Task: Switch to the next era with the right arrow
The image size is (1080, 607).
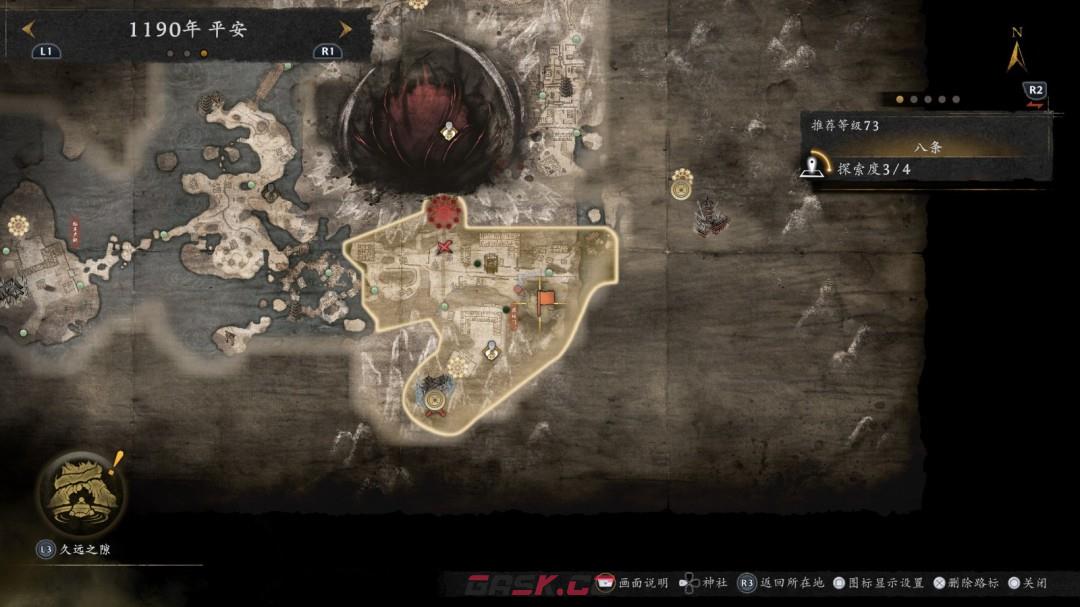Action: click(345, 29)
